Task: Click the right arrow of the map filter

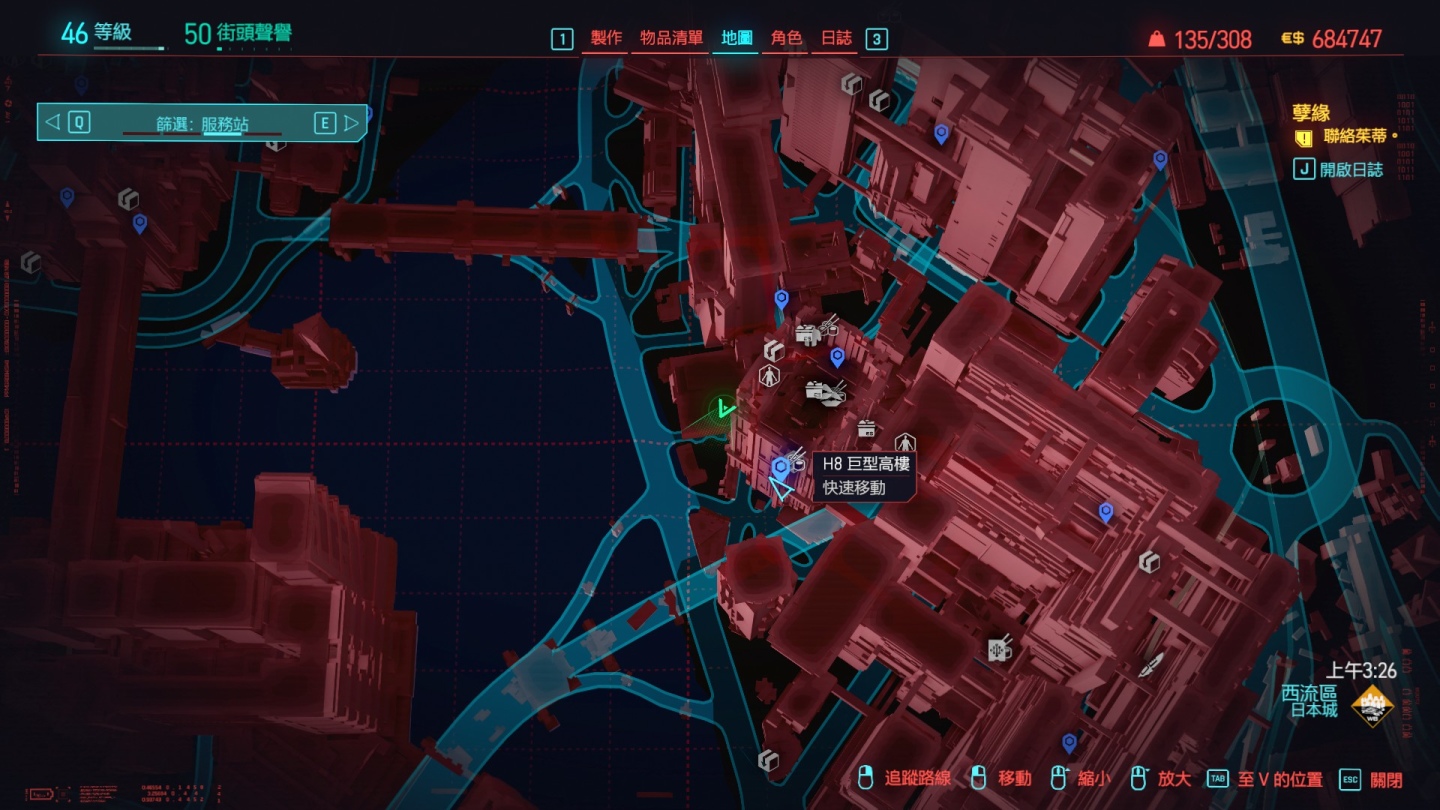Action: click(x=351, y=123)
